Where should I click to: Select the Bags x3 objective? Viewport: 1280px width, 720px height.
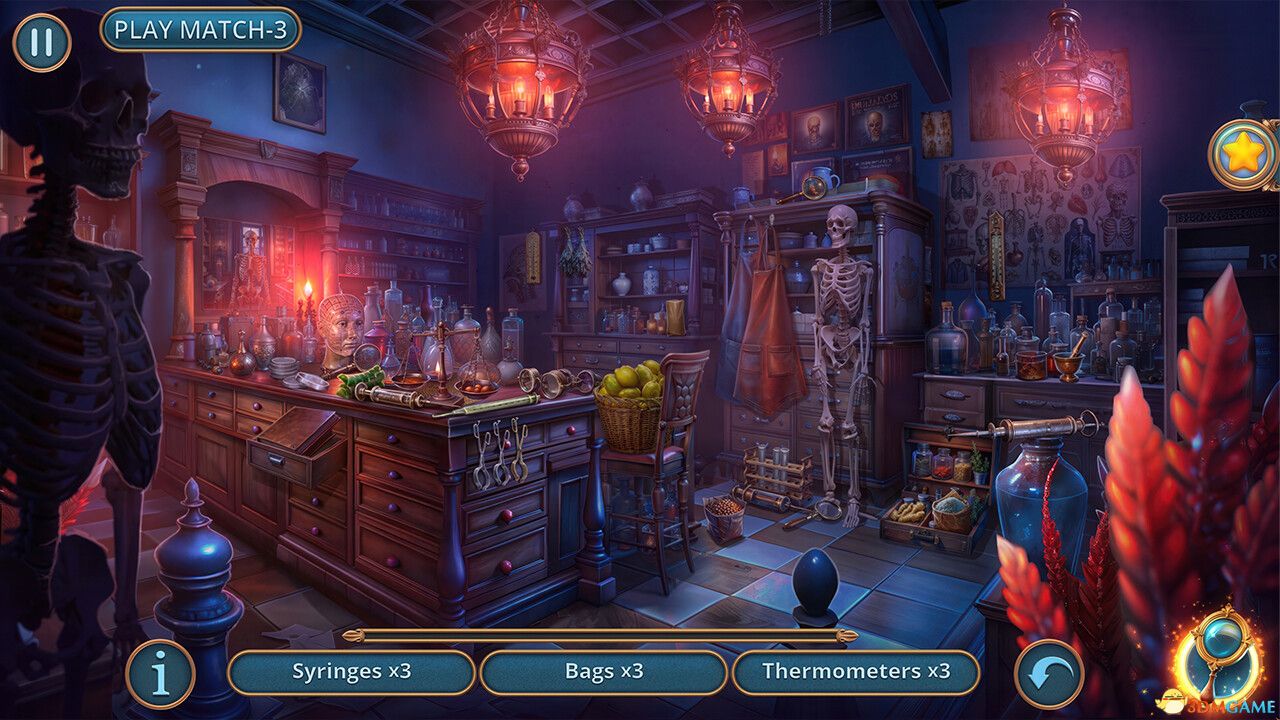(x=603, y=672)
